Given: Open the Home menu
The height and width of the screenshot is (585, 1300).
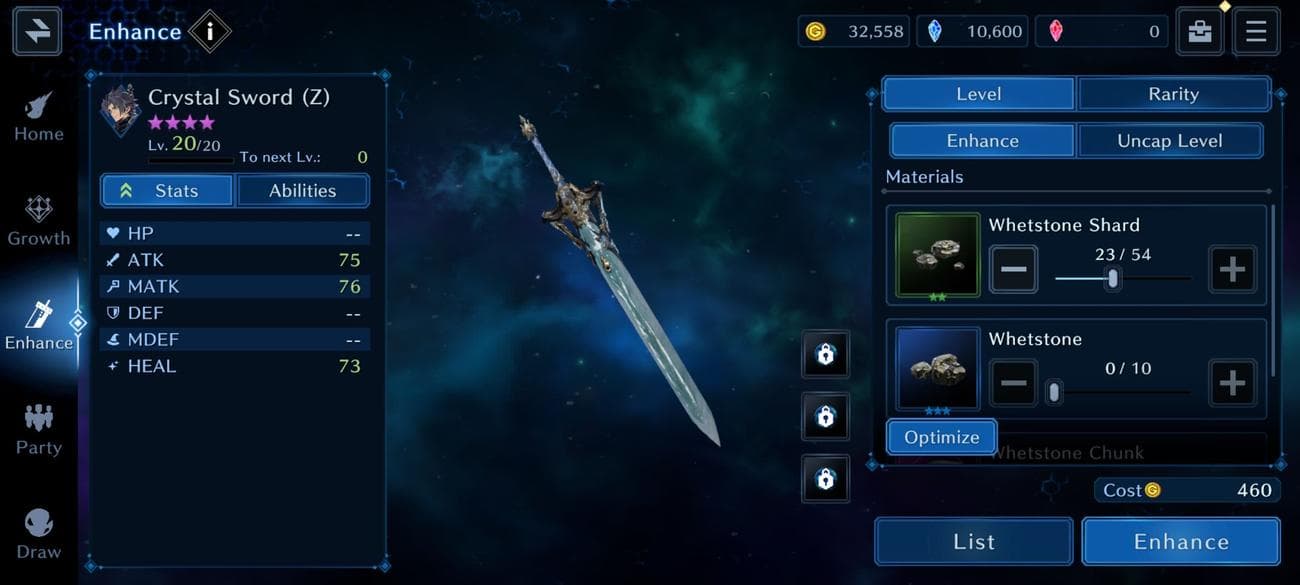Looking at the screenshot, I should tap(39, 117).
